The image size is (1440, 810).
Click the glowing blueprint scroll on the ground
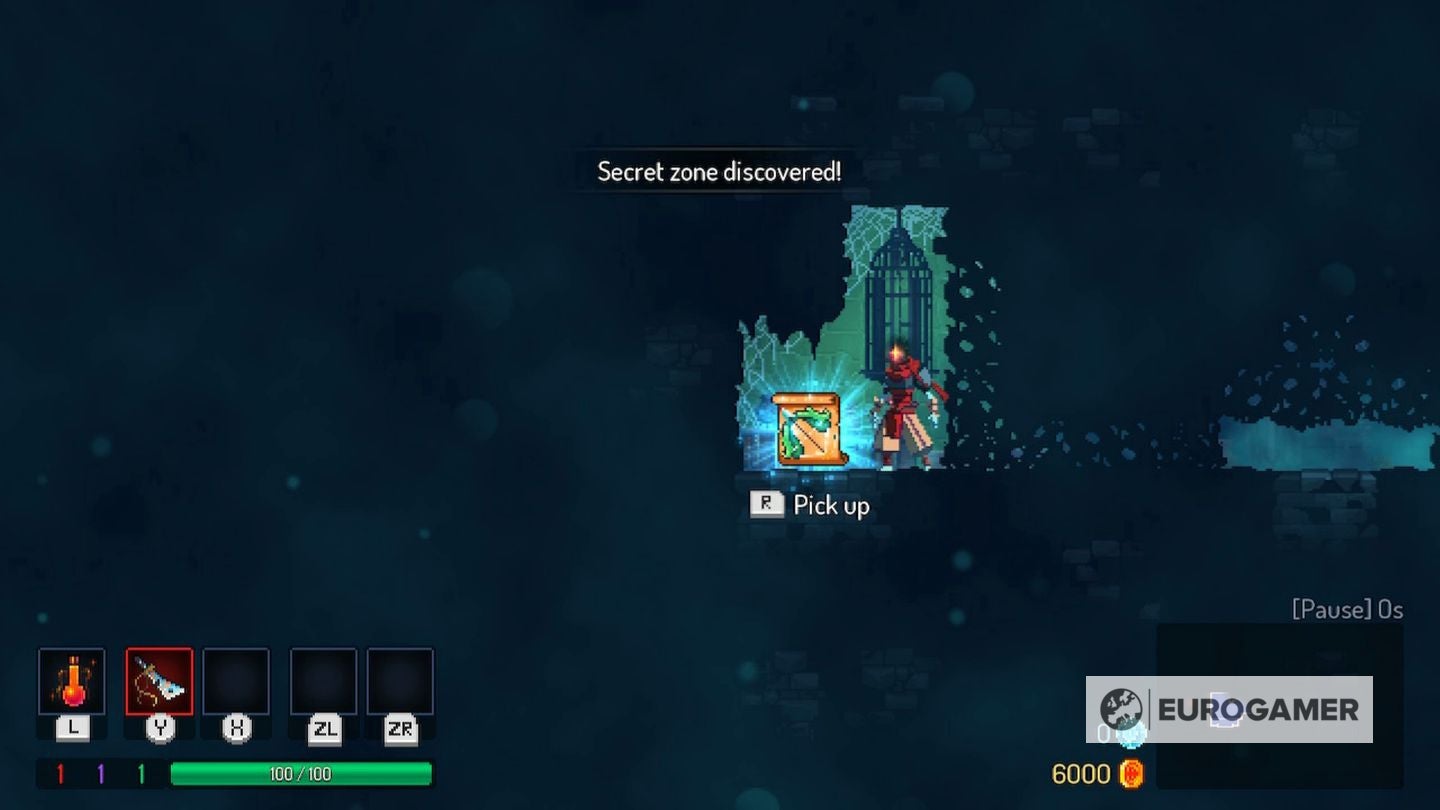coord(810,428)
